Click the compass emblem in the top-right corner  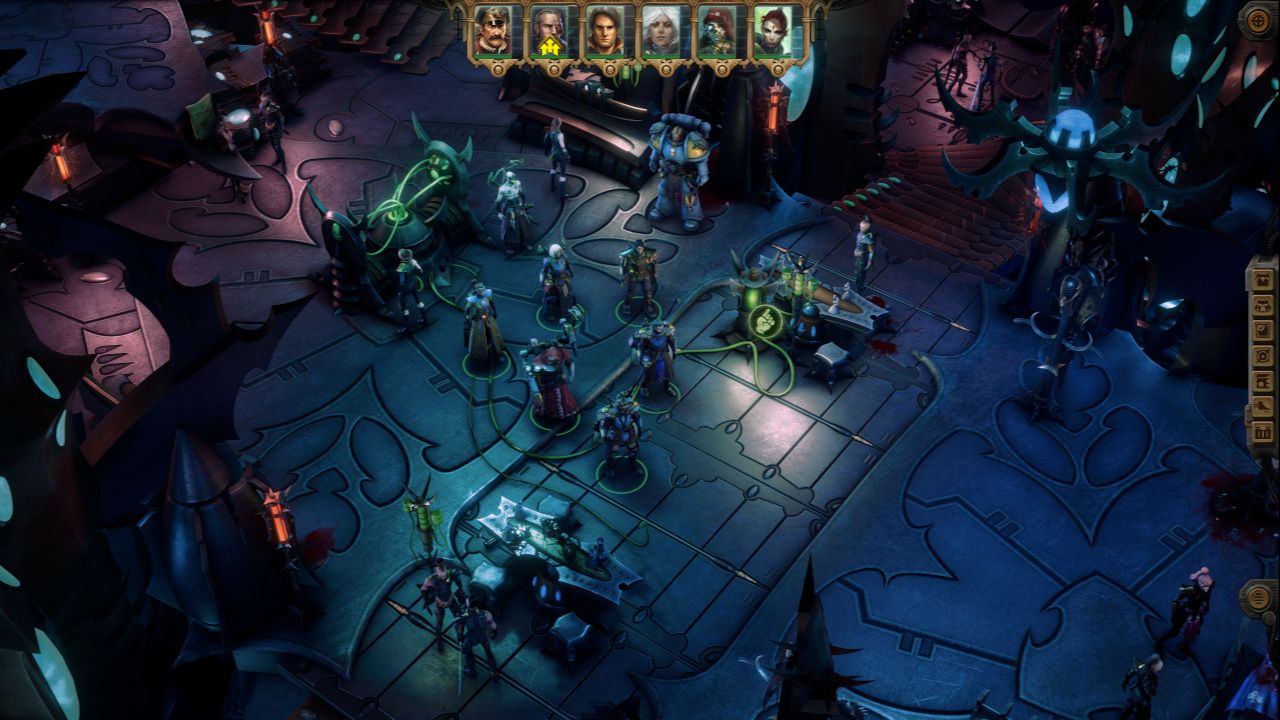click(x=1258, y=20)
